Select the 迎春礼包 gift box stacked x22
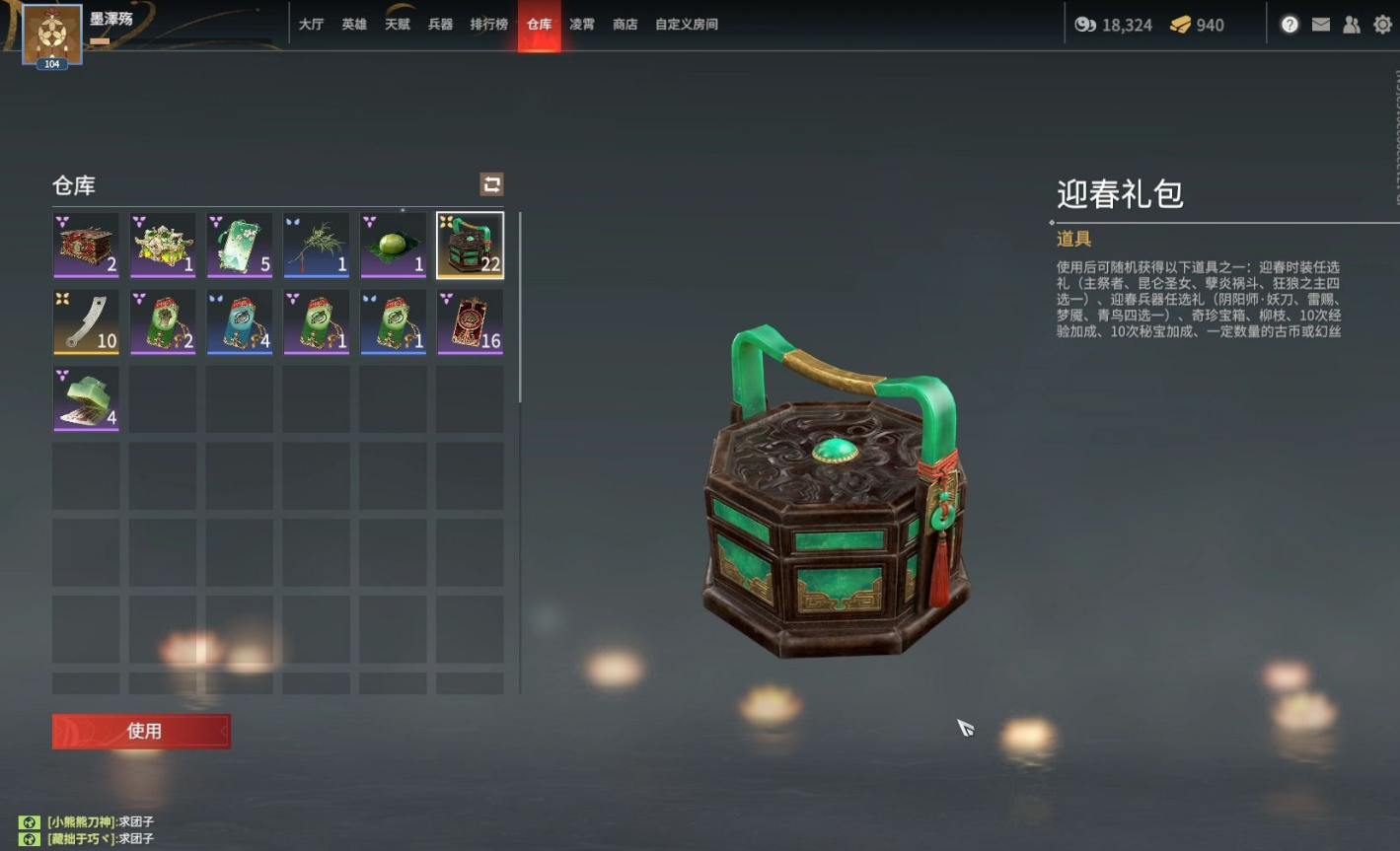 click(470, 245)
